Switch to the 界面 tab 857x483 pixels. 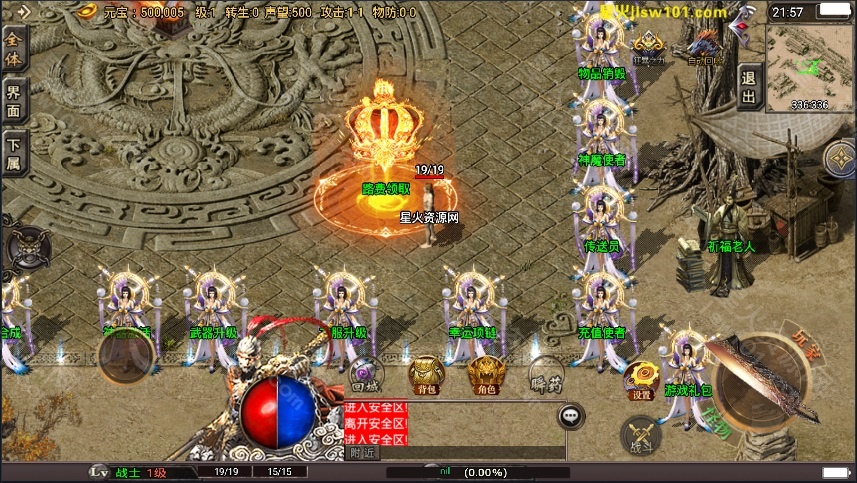coord(14,100)
